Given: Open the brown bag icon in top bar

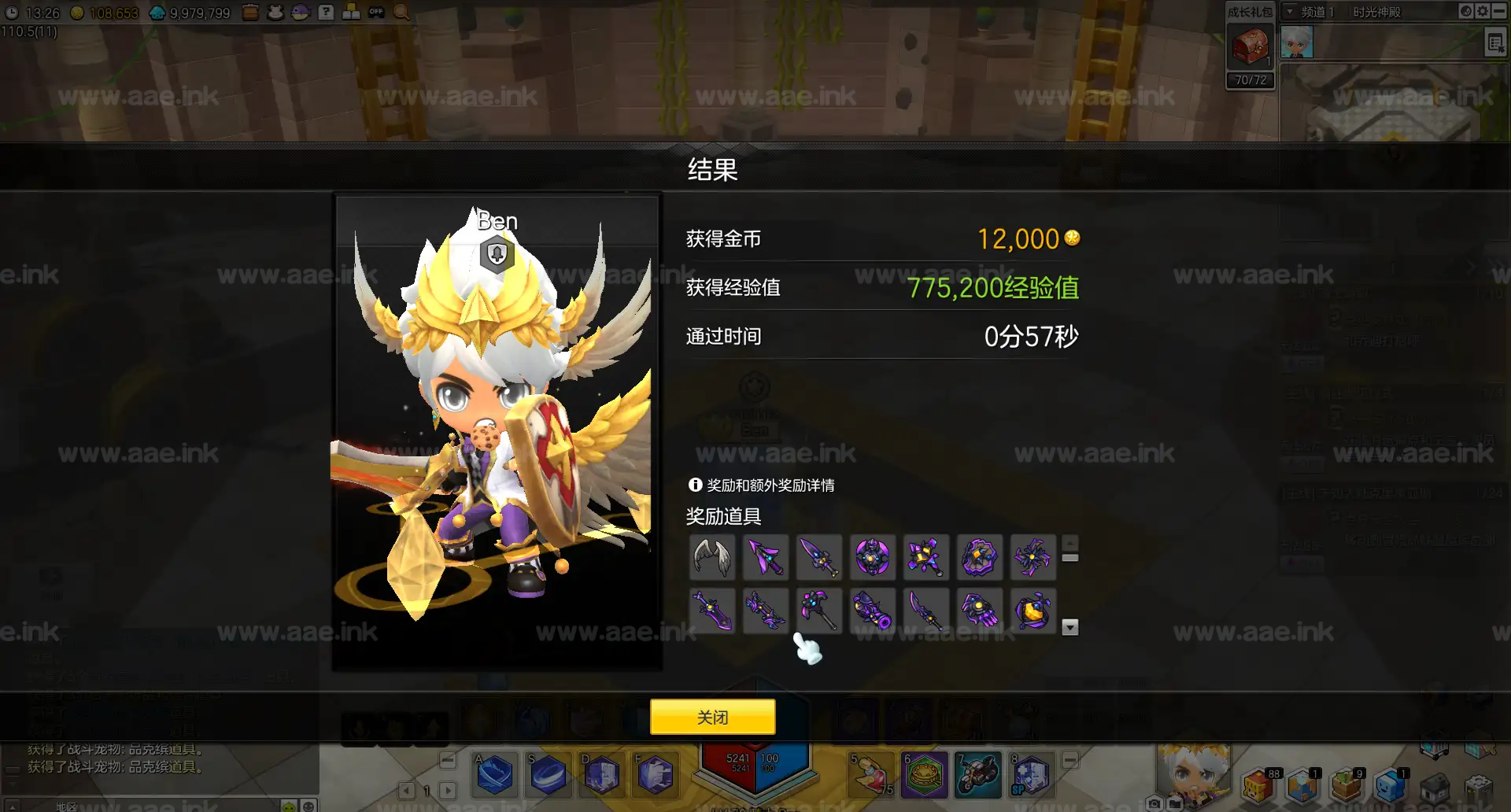Looking at the screenshot, I should tap(250, 13).
